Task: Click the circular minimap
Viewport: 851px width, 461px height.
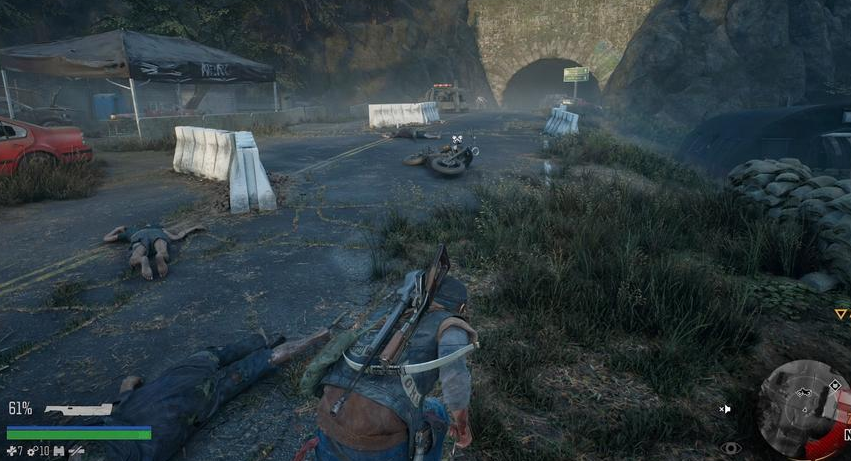Action: [x=802, y=407]
